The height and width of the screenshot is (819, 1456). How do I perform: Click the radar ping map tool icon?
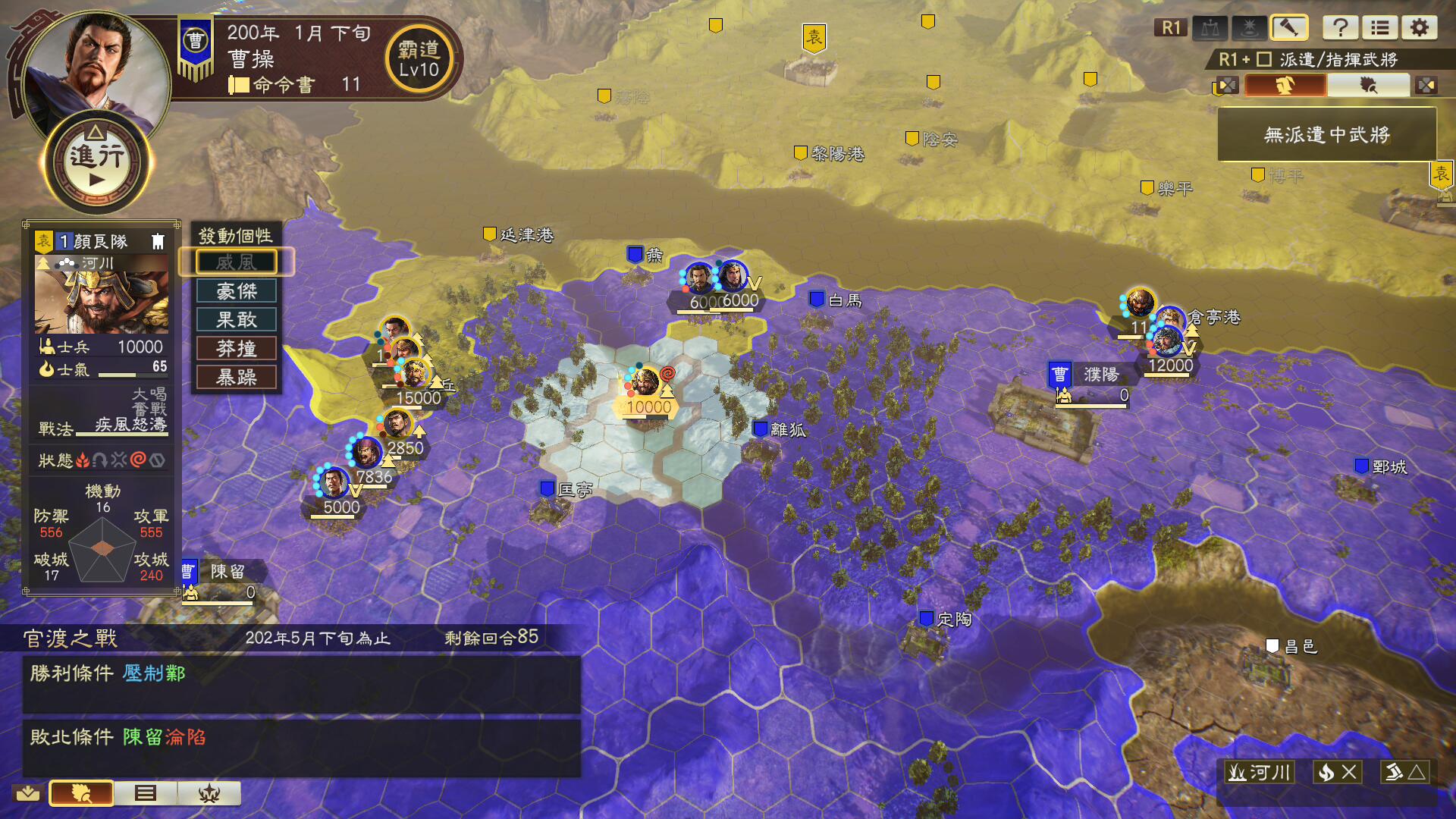click(x=1247, y=29)
